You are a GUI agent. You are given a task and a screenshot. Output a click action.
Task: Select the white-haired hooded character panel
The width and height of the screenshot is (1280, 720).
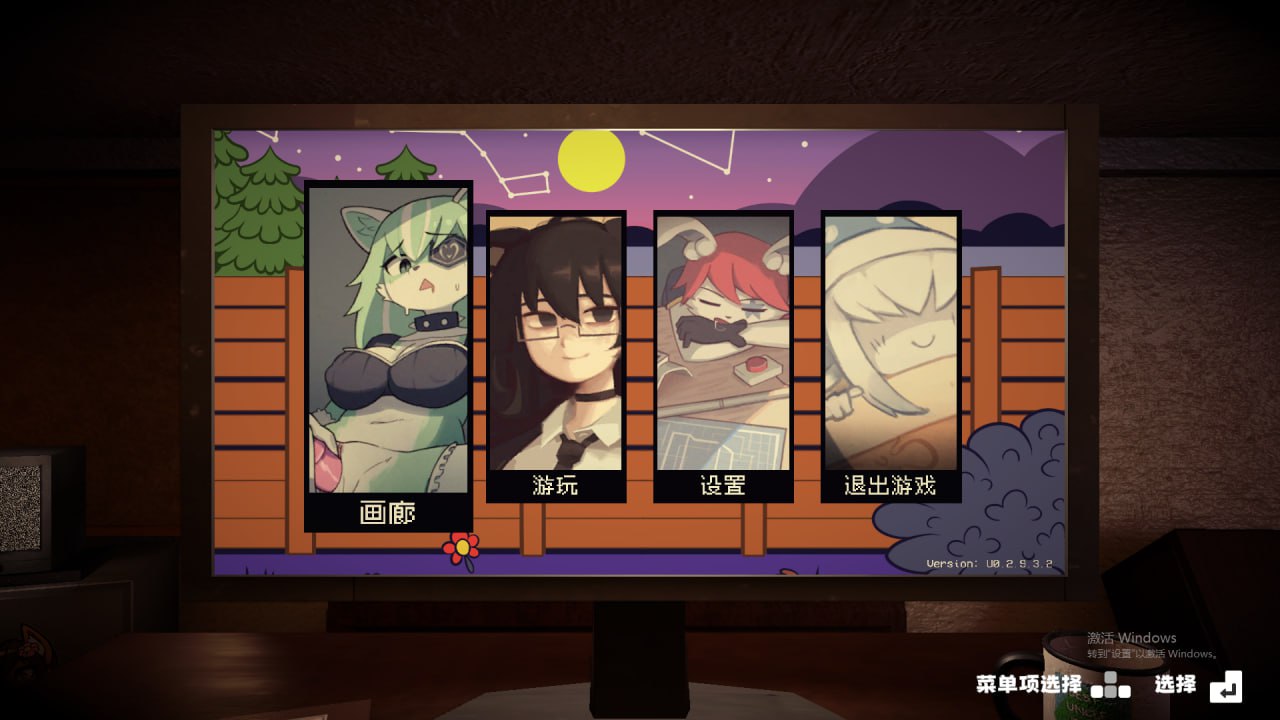[x=889, y=330]
